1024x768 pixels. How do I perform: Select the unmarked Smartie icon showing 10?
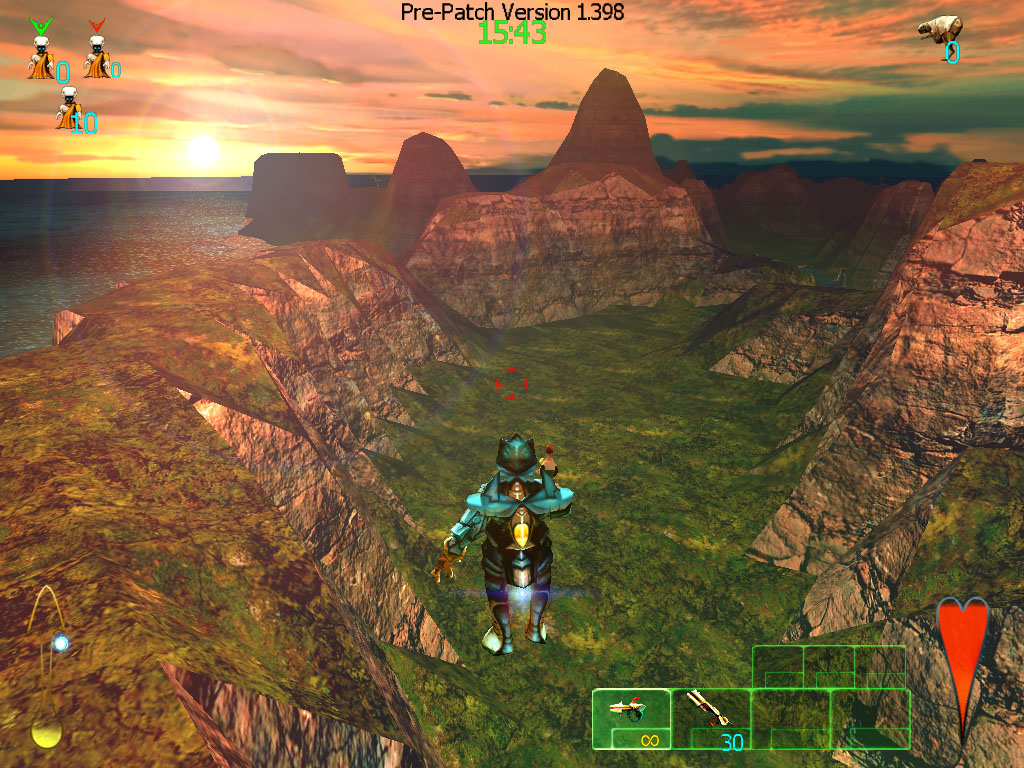pyautogui.click(x=69, y=110)
